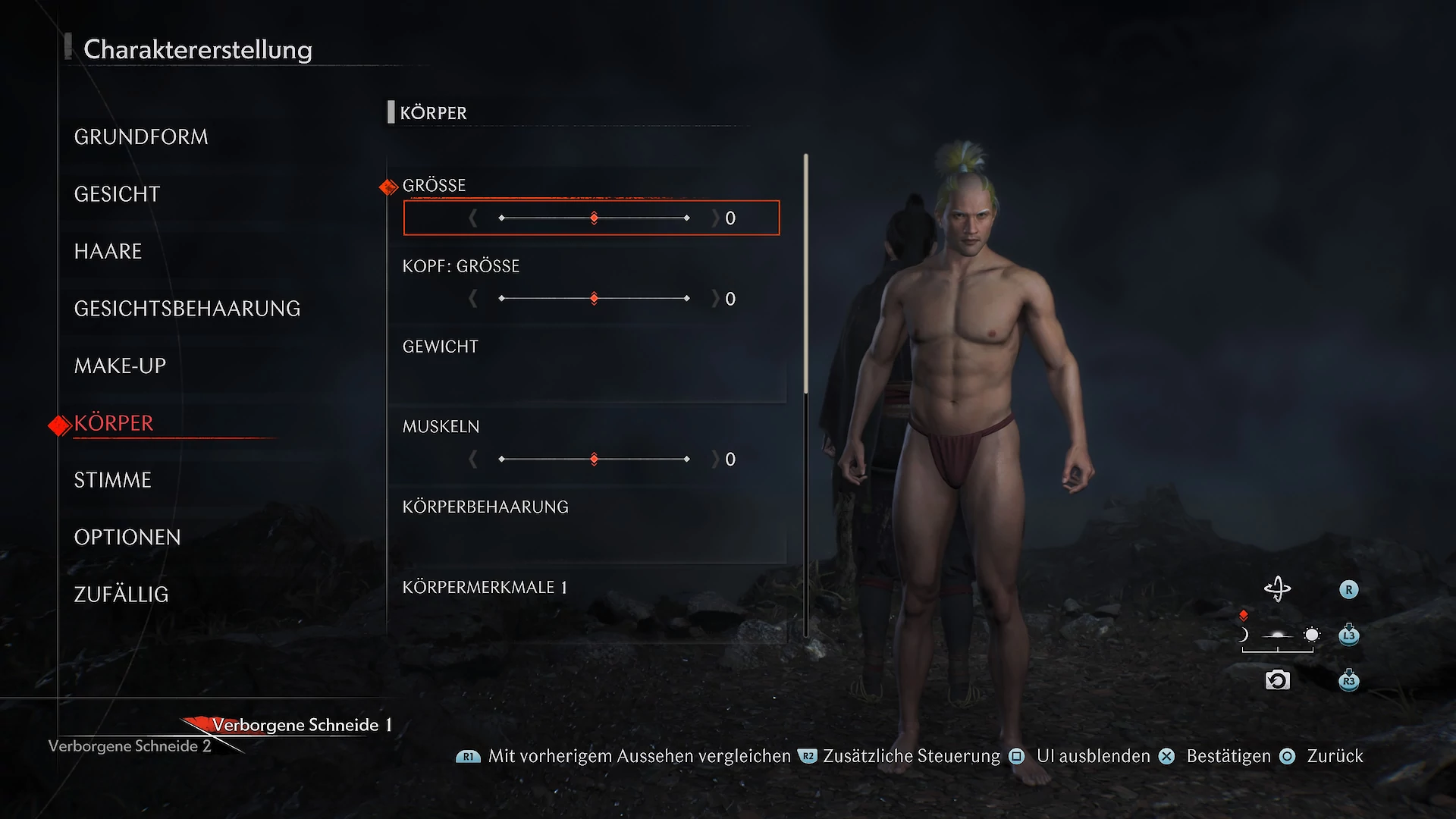Click the Kopf: Grösse slider
The image size is (1456, 819).
pos(594,299)
